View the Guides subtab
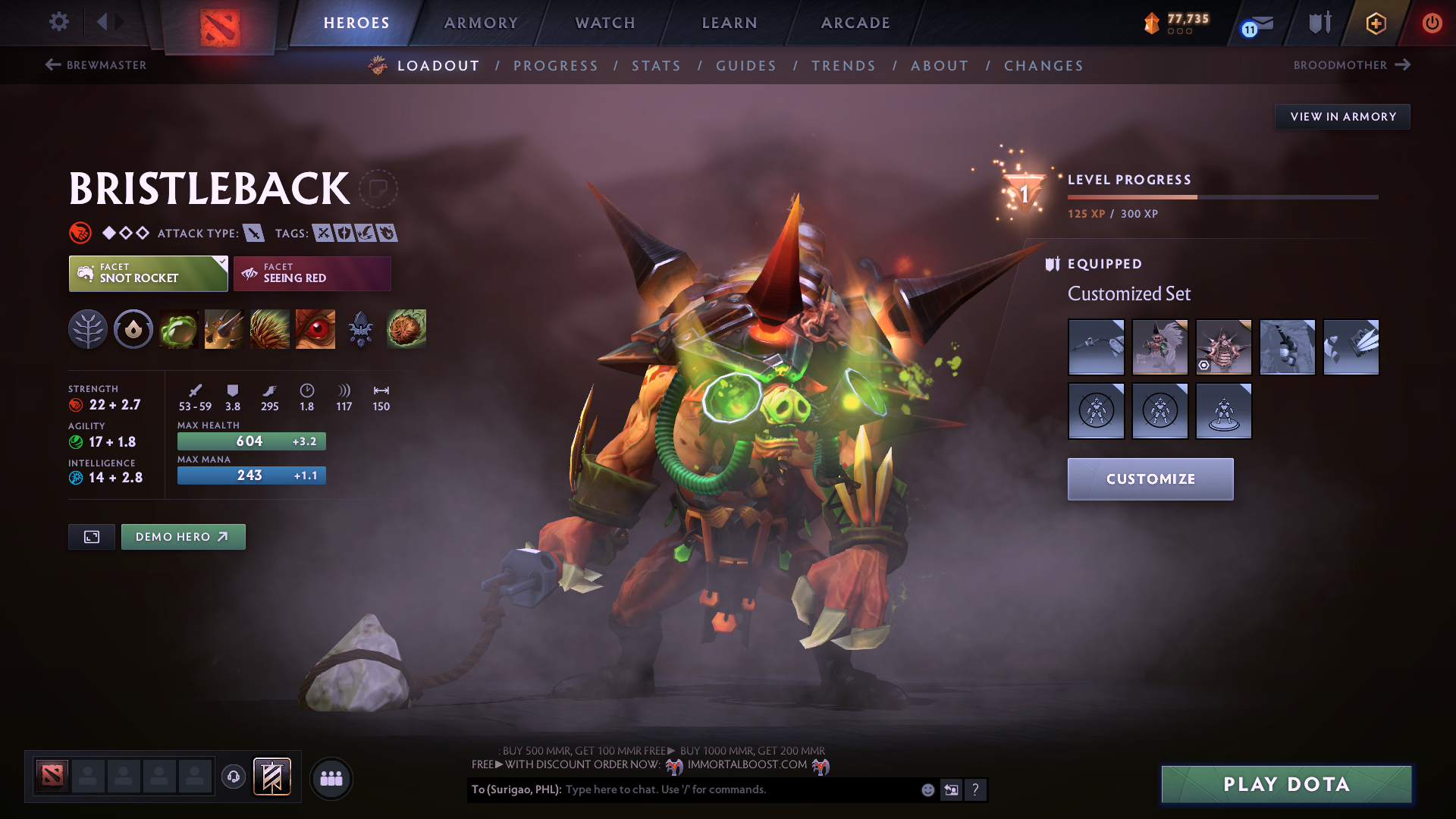Viewport: 1456px width, 819px height. (746, 66)
